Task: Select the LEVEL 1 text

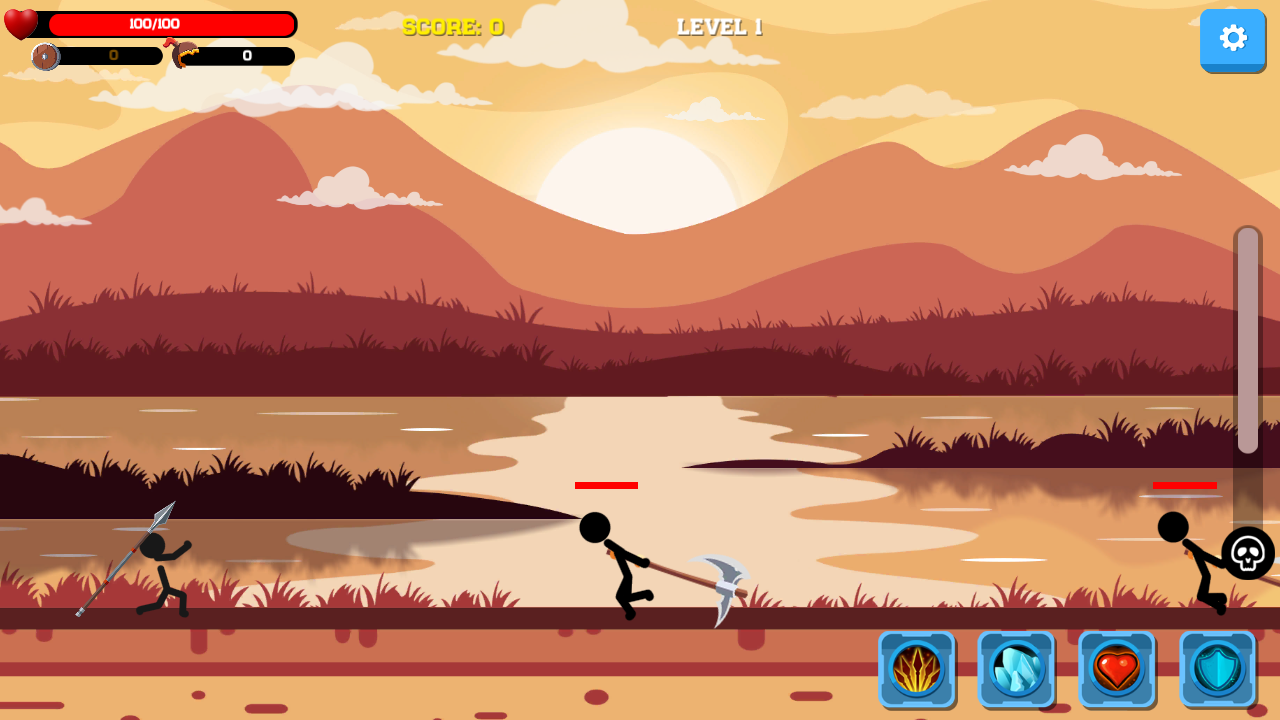Action: [x=718, y=28]
